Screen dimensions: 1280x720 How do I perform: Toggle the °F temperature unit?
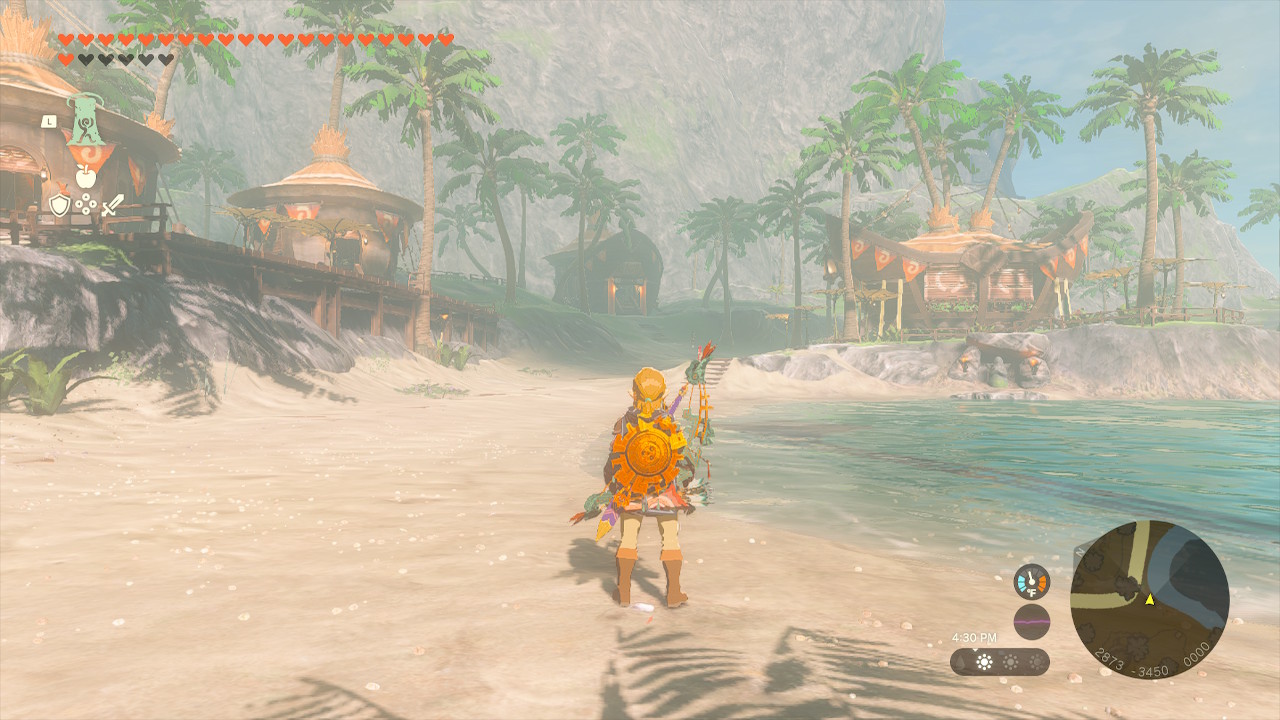point(1031,592)
